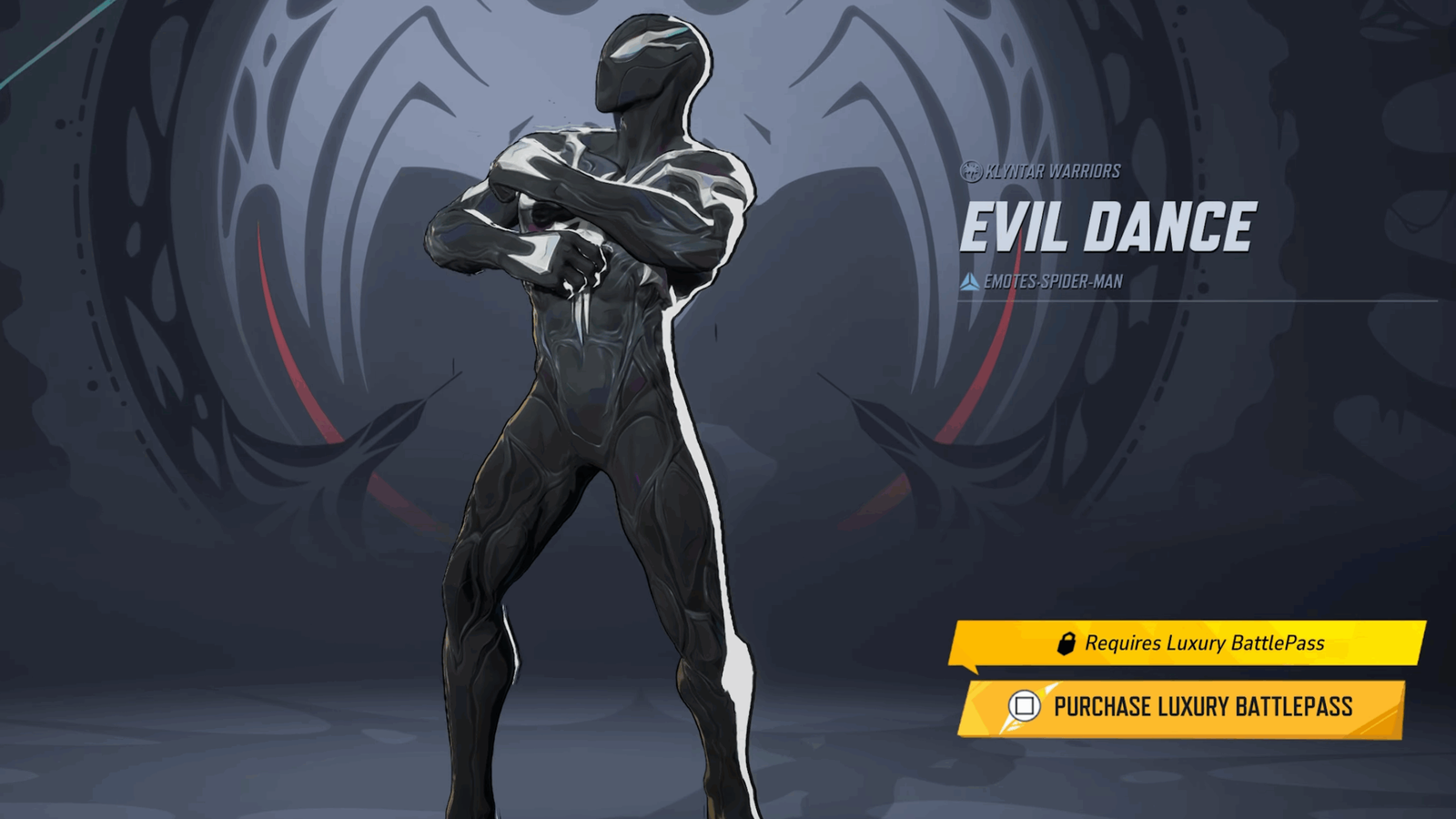Click the symbiote Spider-Man character preview
1456x819 pixels.
(591, 409)
